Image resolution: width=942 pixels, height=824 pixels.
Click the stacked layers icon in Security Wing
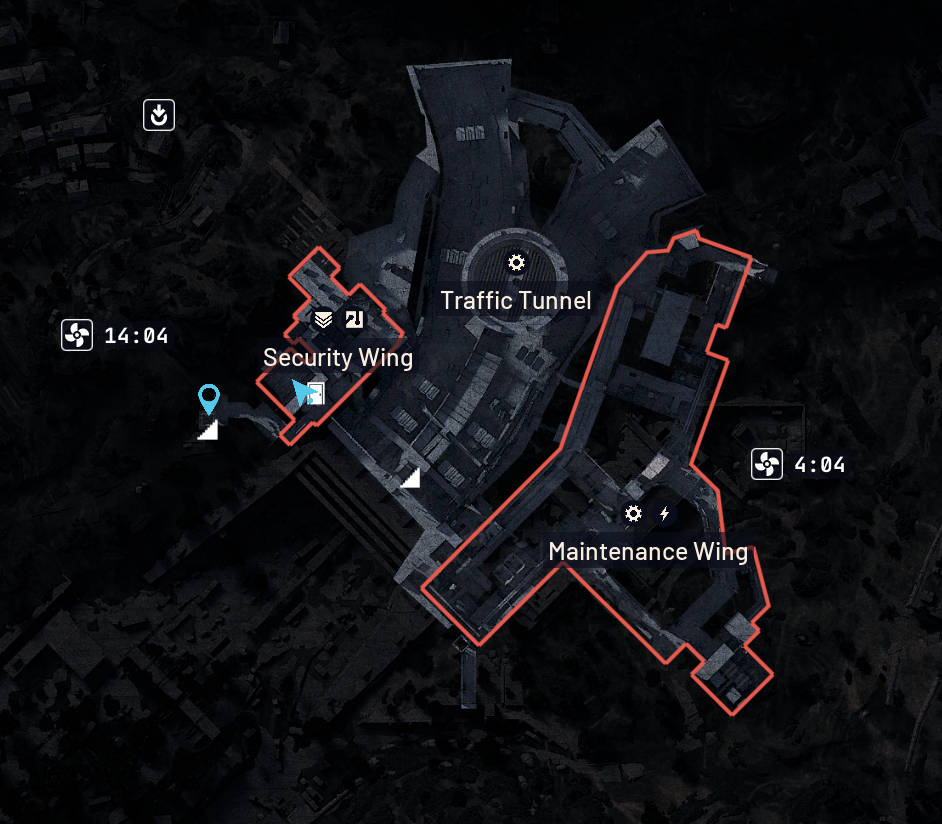point(323,320)
